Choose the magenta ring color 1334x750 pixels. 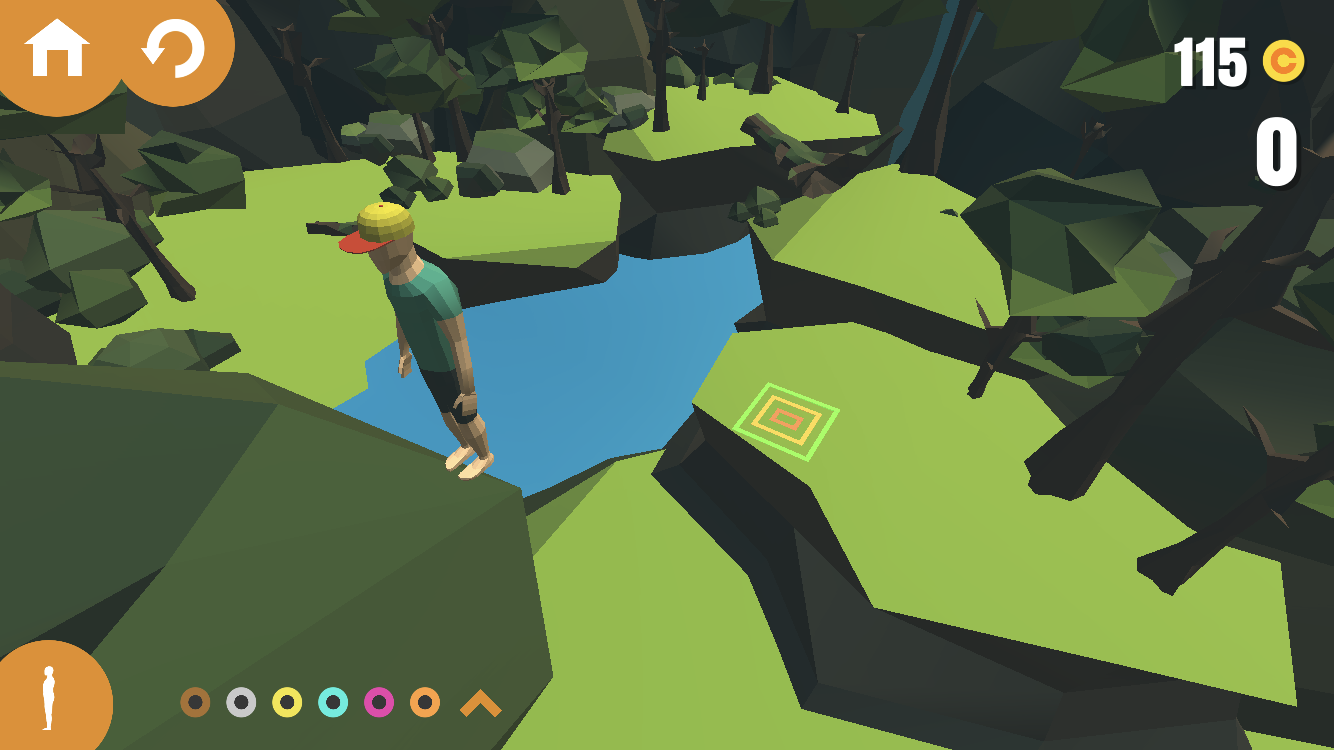coord(379,702)
